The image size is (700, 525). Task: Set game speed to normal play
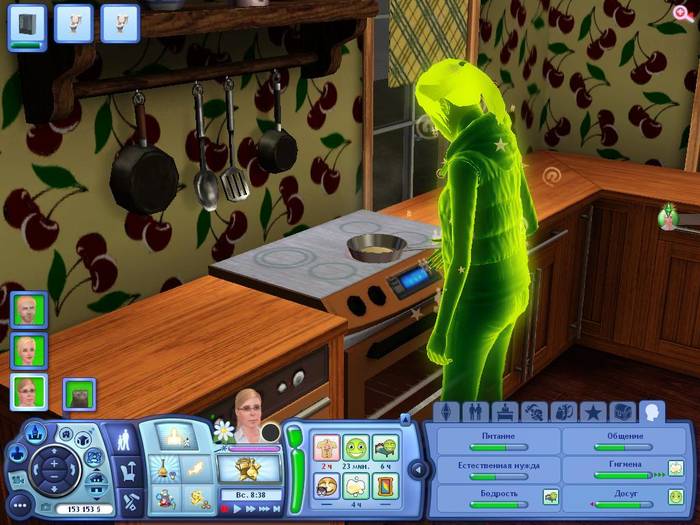tap(237, 509)
